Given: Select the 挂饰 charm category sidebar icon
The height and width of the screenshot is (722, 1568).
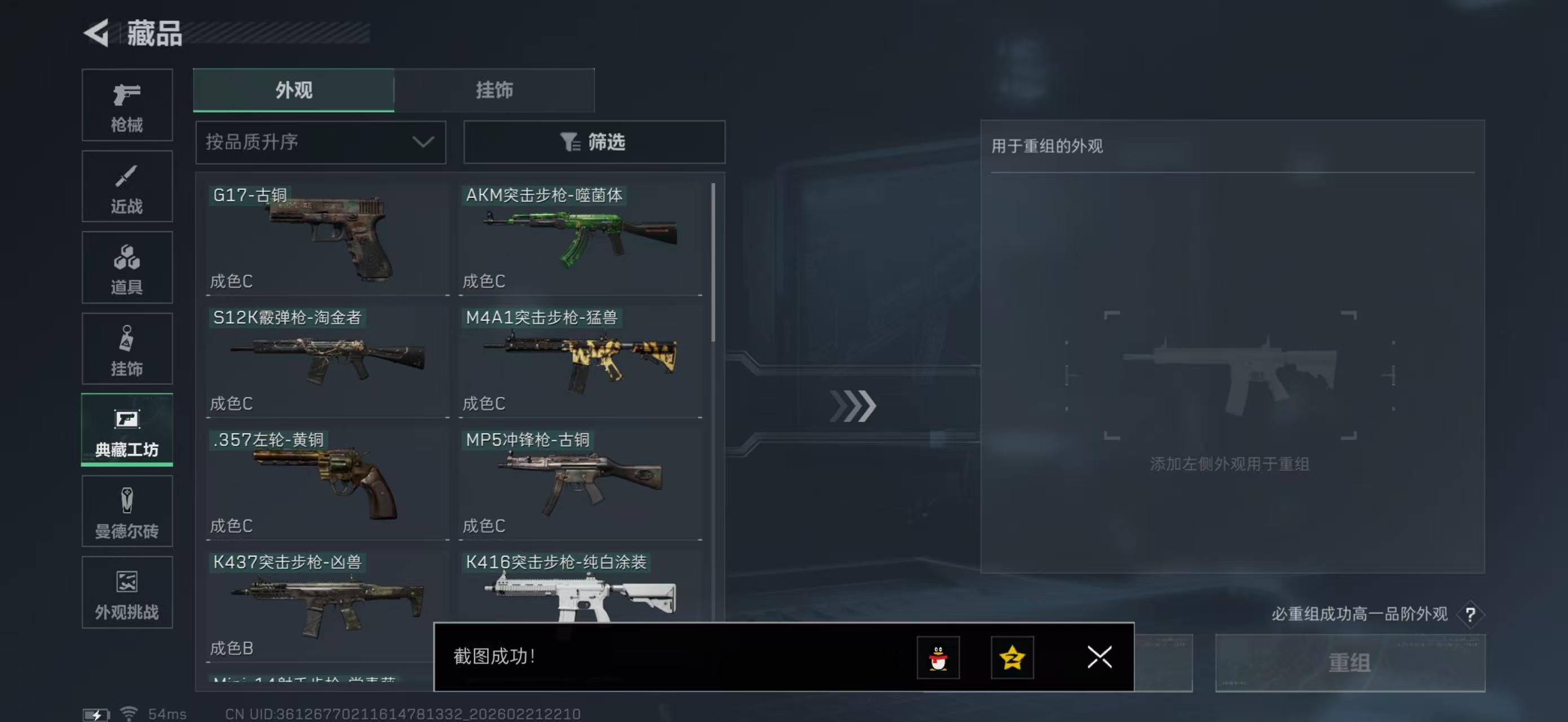Looking at the screenshot, I should (x=127, y=349).
